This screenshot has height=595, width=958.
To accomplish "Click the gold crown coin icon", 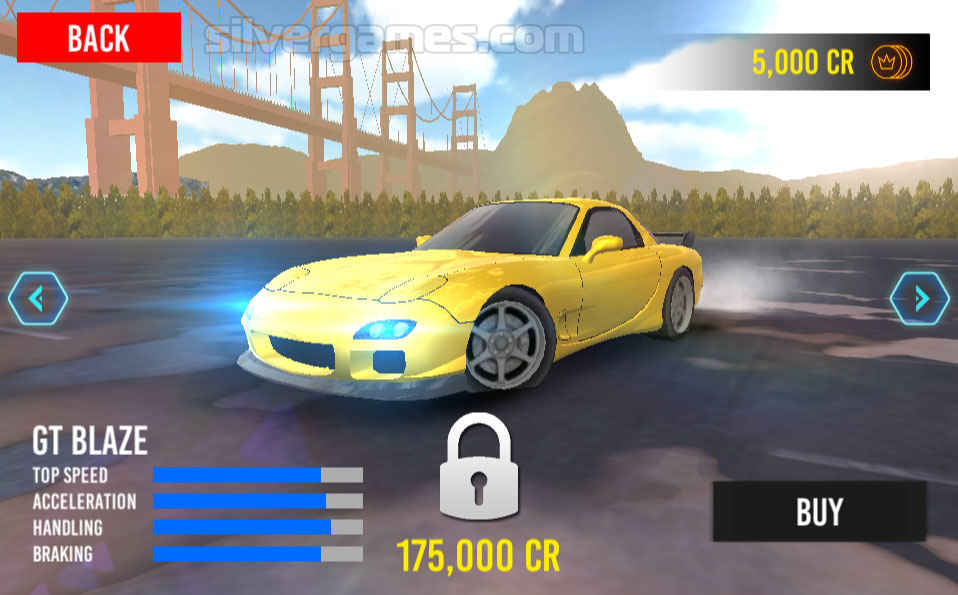I will [x=888, y=62].
